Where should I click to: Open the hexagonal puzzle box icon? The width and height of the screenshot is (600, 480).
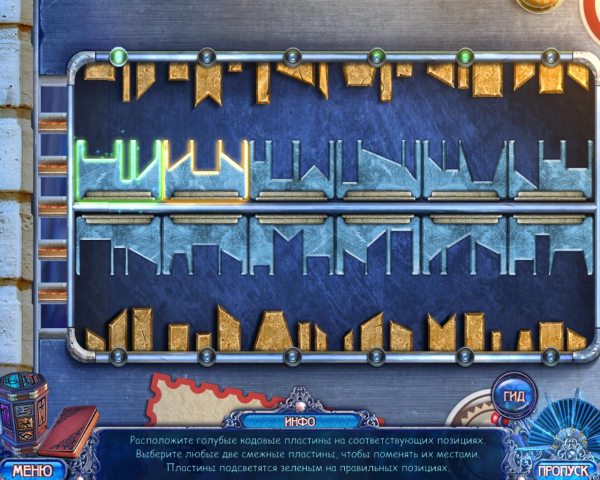25,410
